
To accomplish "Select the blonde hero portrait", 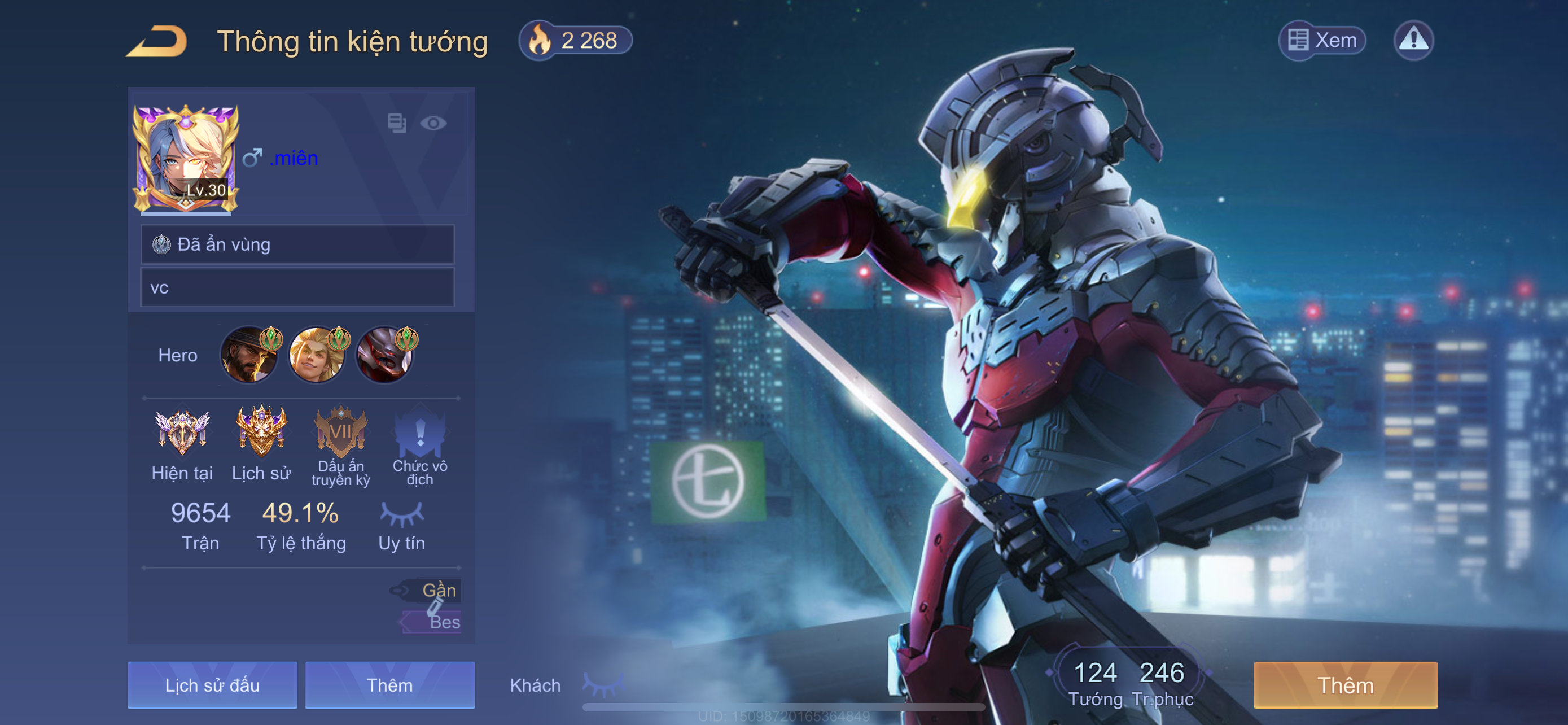I will tap(317, 356).
